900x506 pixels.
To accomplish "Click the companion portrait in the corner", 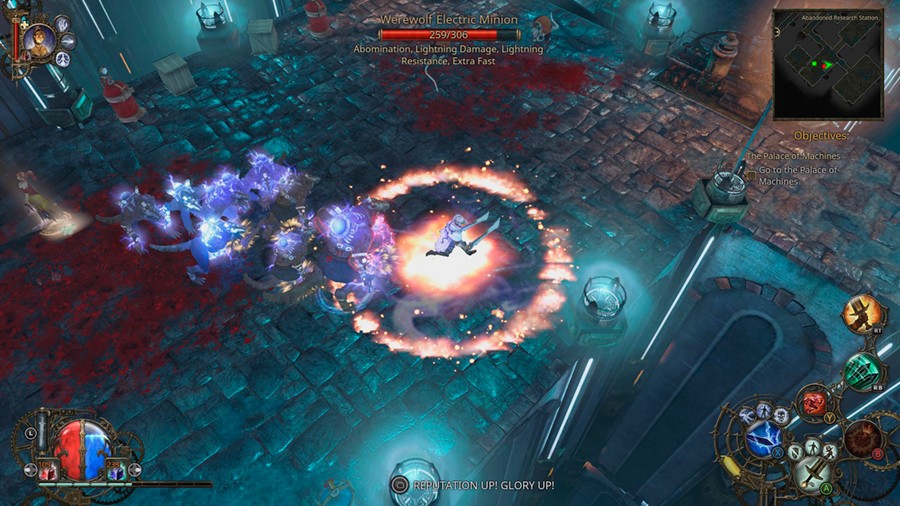I will [x=40, y=40].
